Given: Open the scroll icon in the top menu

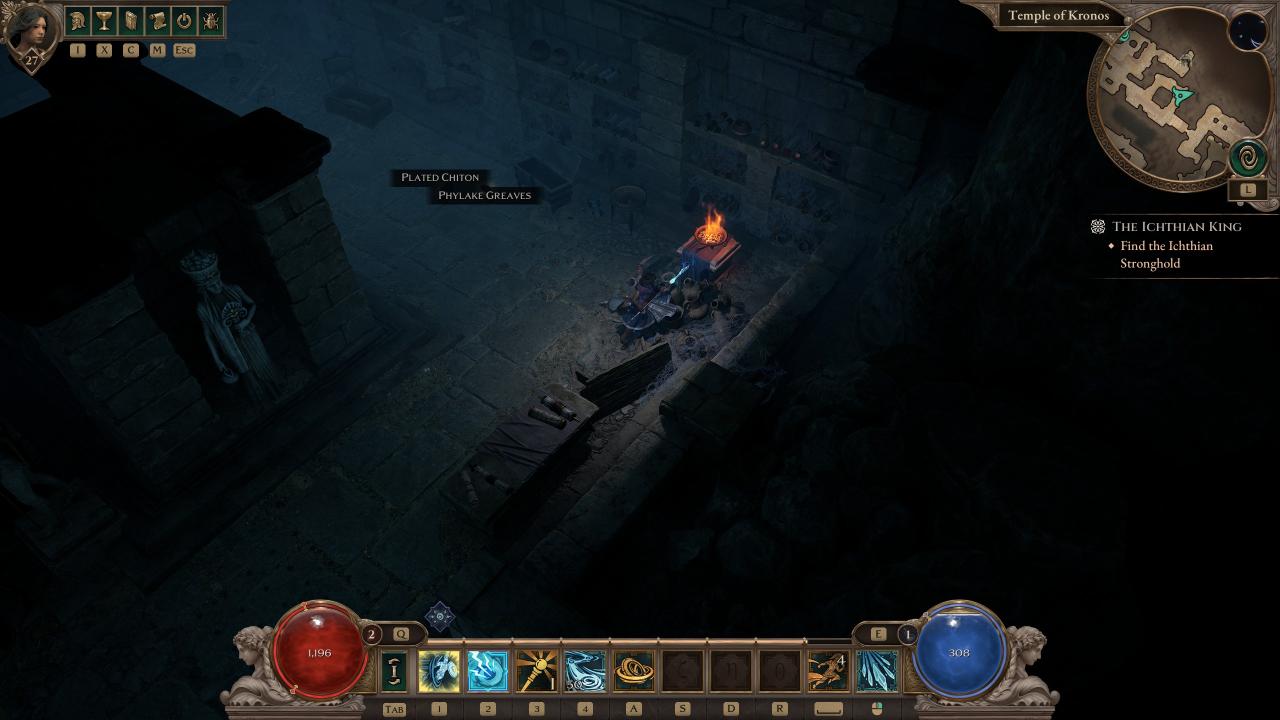Looking at the screenshot, I should click(158, 21).
